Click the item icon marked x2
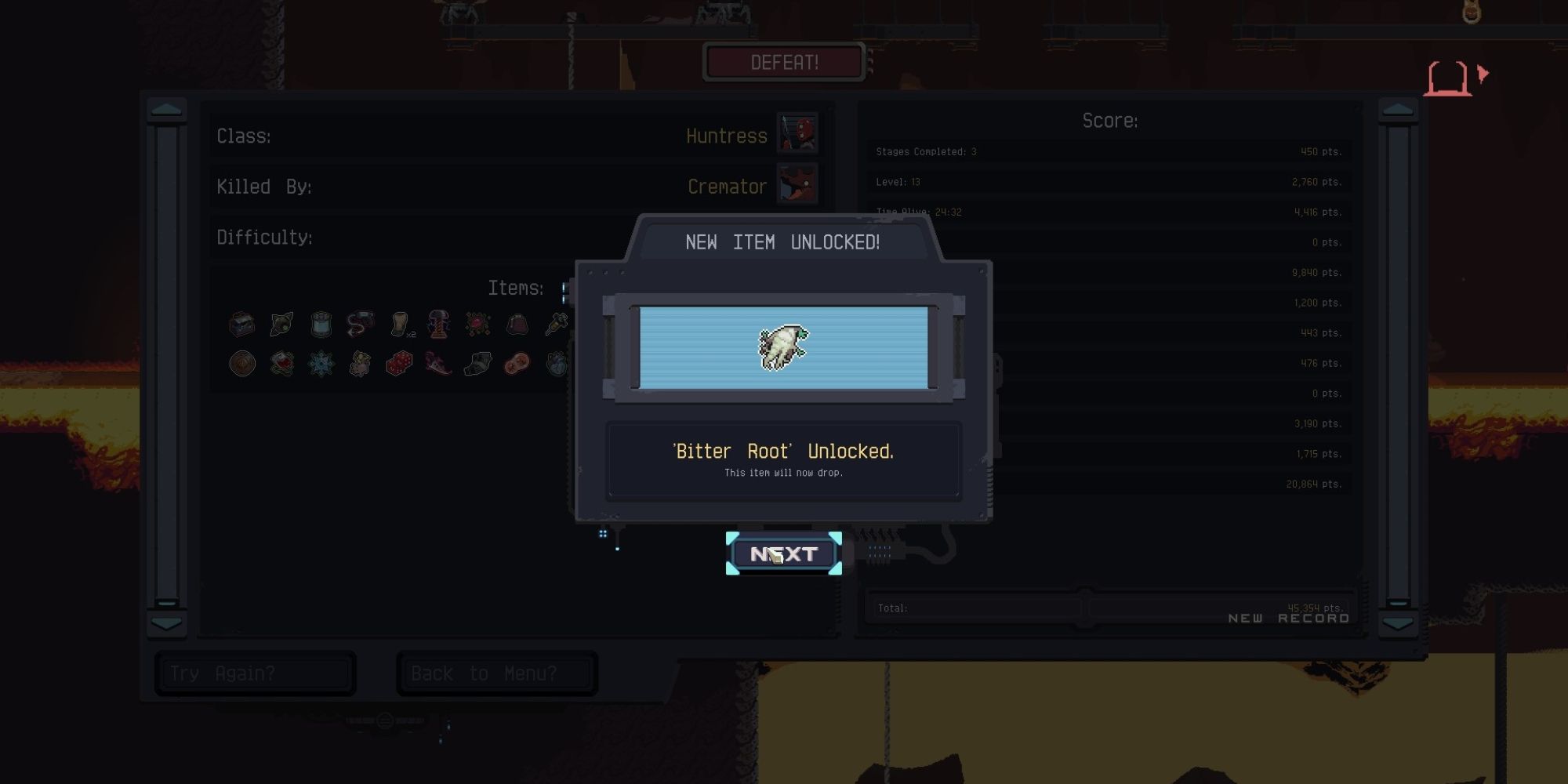Image resolution: width=1568 pixels, height=784 pixels. point(398,325)
